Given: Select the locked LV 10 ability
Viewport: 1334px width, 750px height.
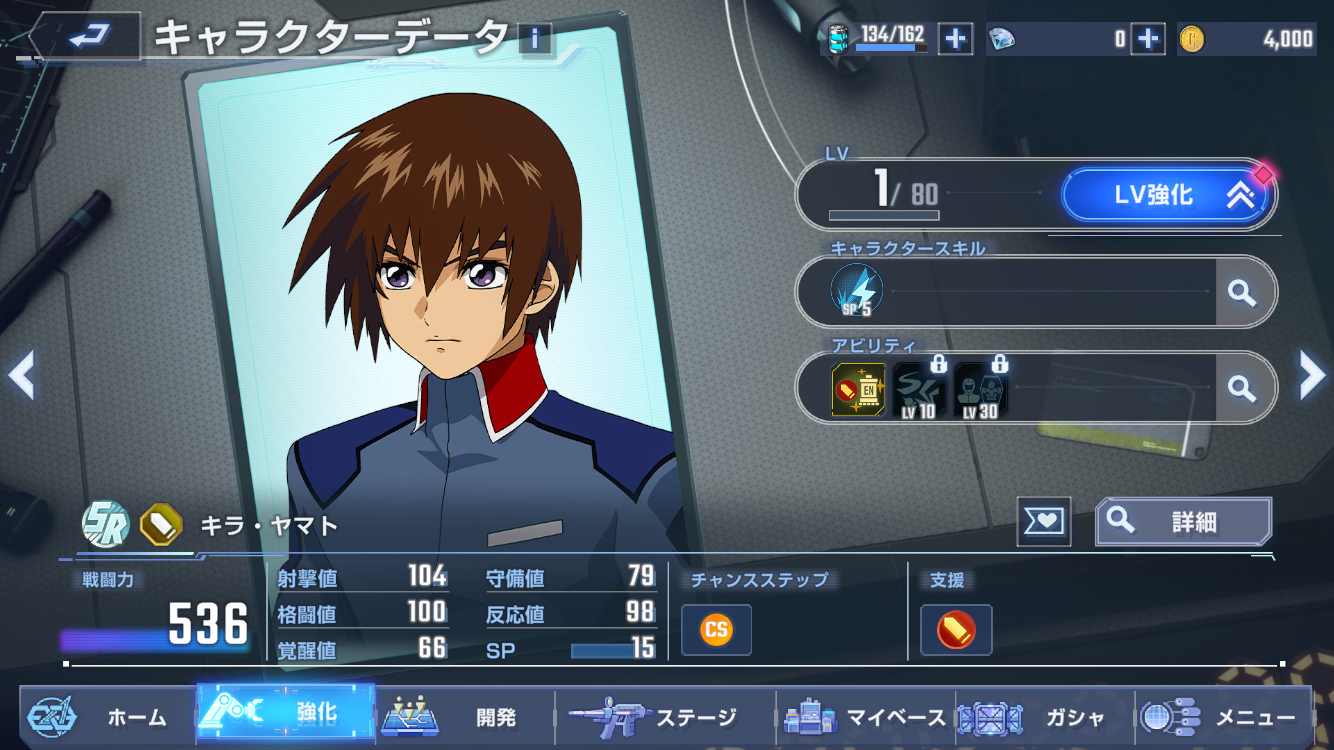Looking at the screenshot, I should click(x=918, y=389).
